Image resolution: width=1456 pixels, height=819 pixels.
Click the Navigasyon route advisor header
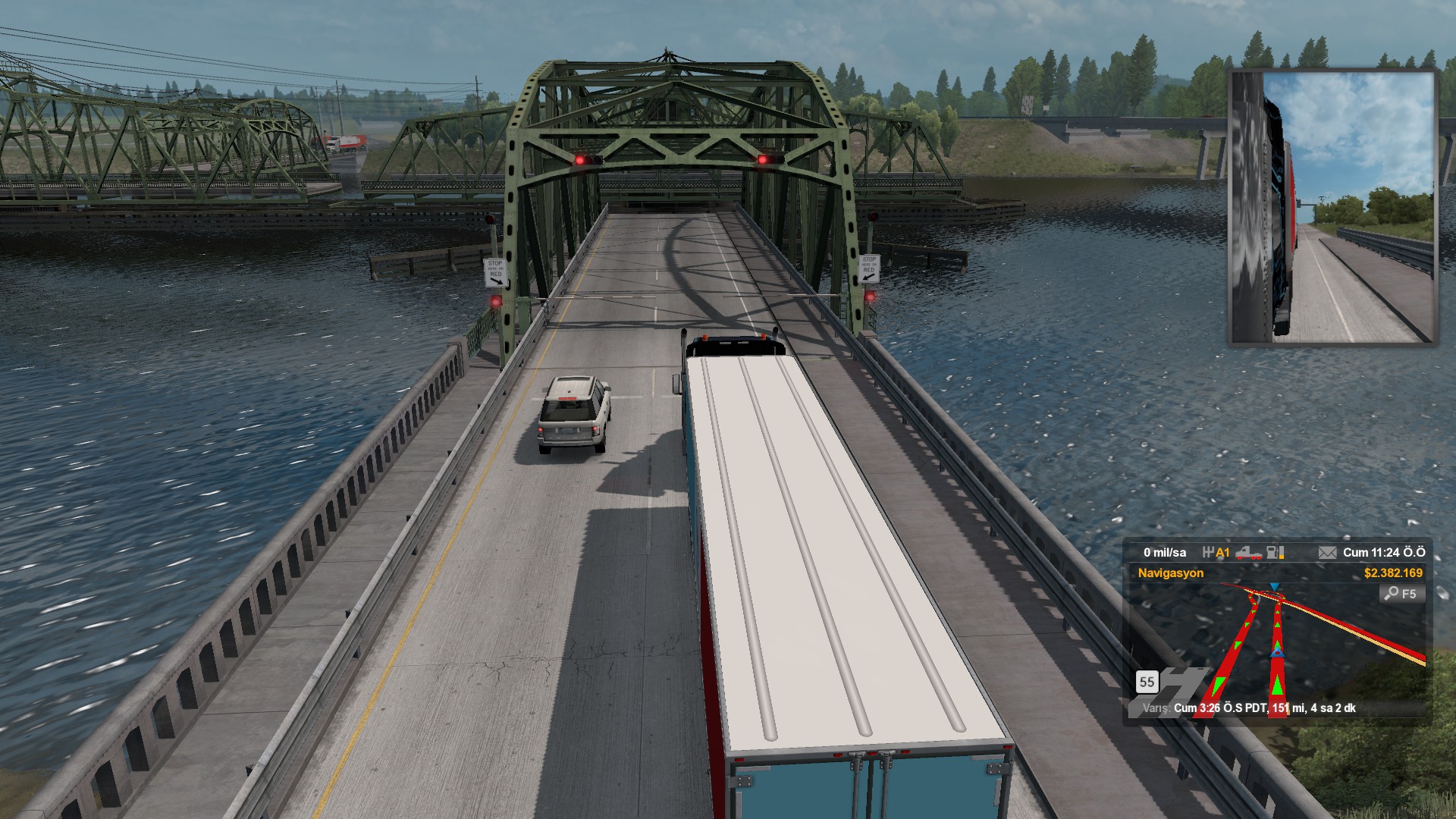(x=1170, y=573)
